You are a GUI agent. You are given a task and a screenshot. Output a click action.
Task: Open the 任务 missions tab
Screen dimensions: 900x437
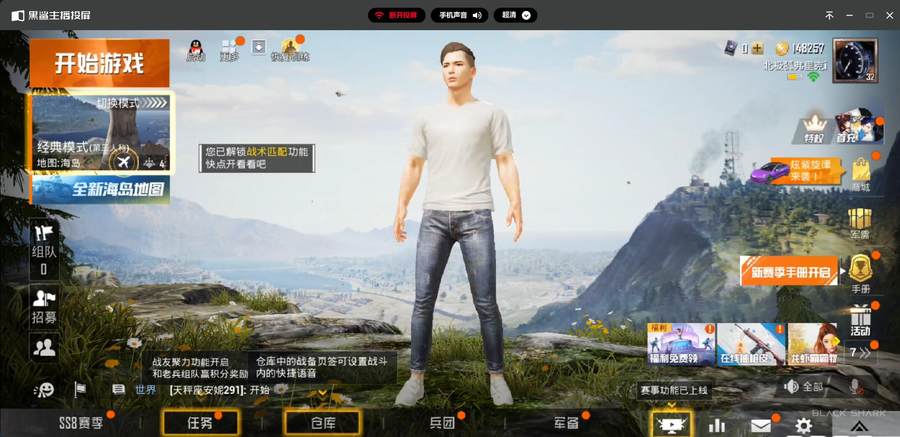pos(200,423)
